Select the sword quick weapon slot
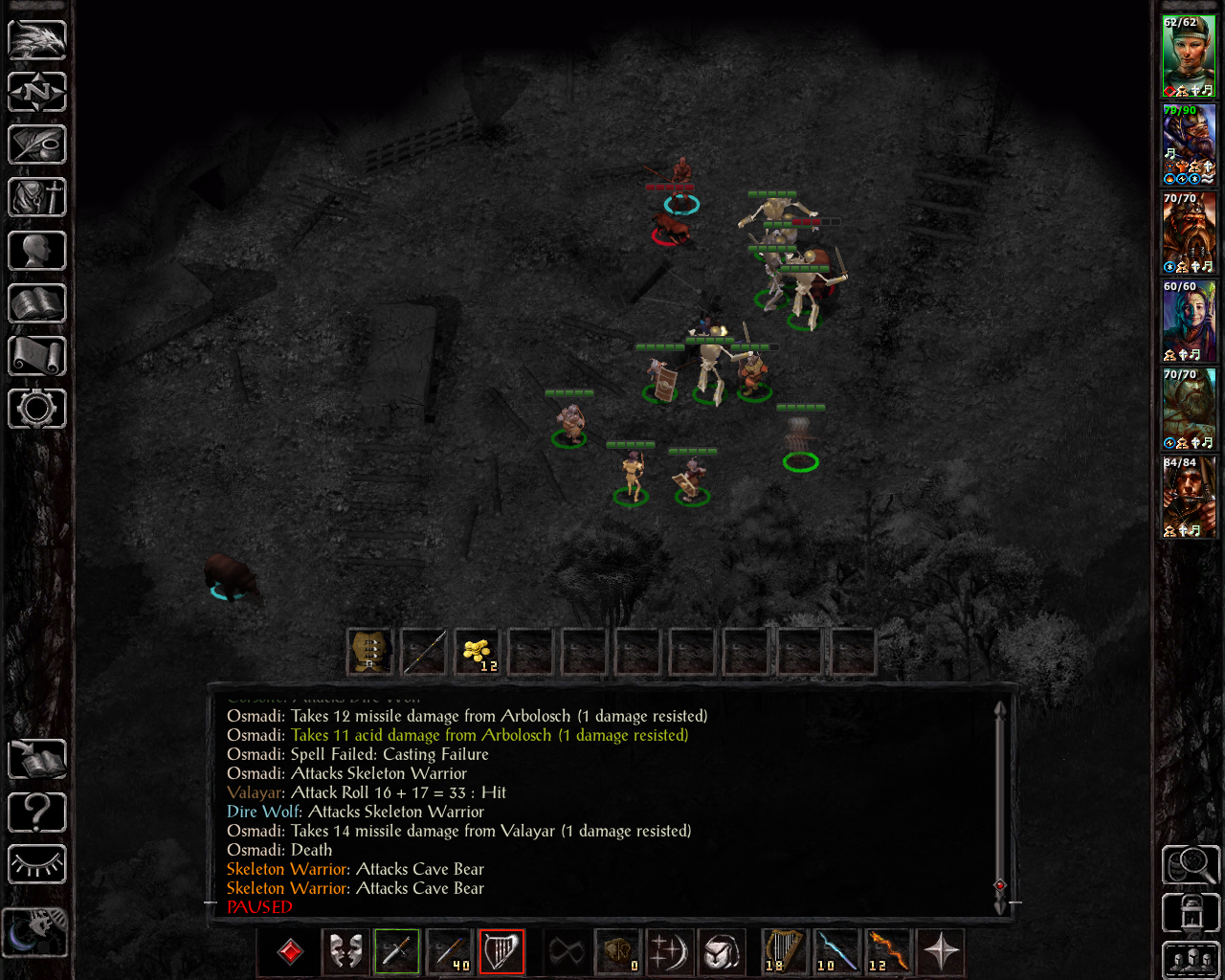The width and height of the screenshot is (1225, 980). tap(397, 951)
